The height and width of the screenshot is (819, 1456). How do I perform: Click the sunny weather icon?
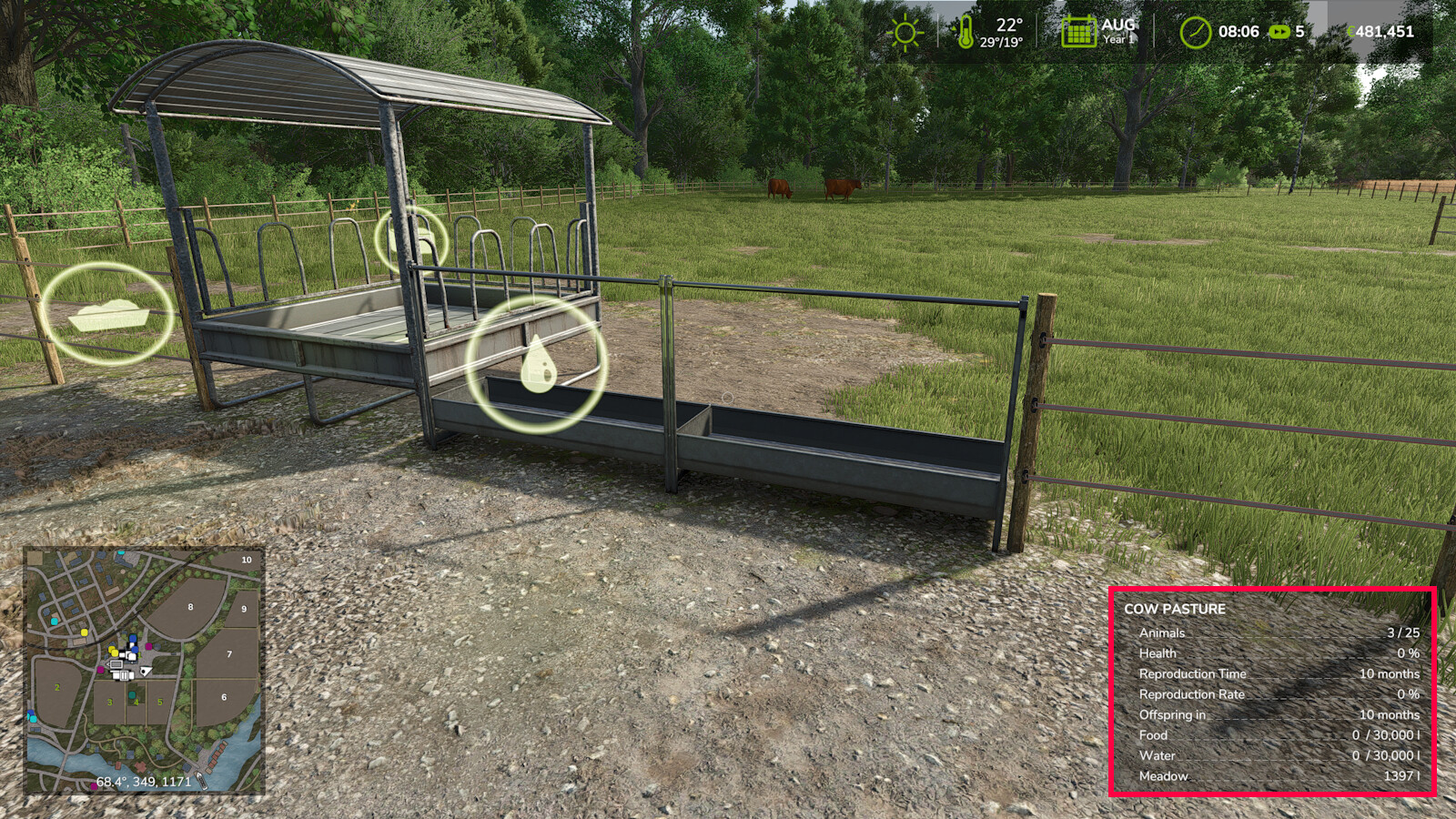[905, 34]
